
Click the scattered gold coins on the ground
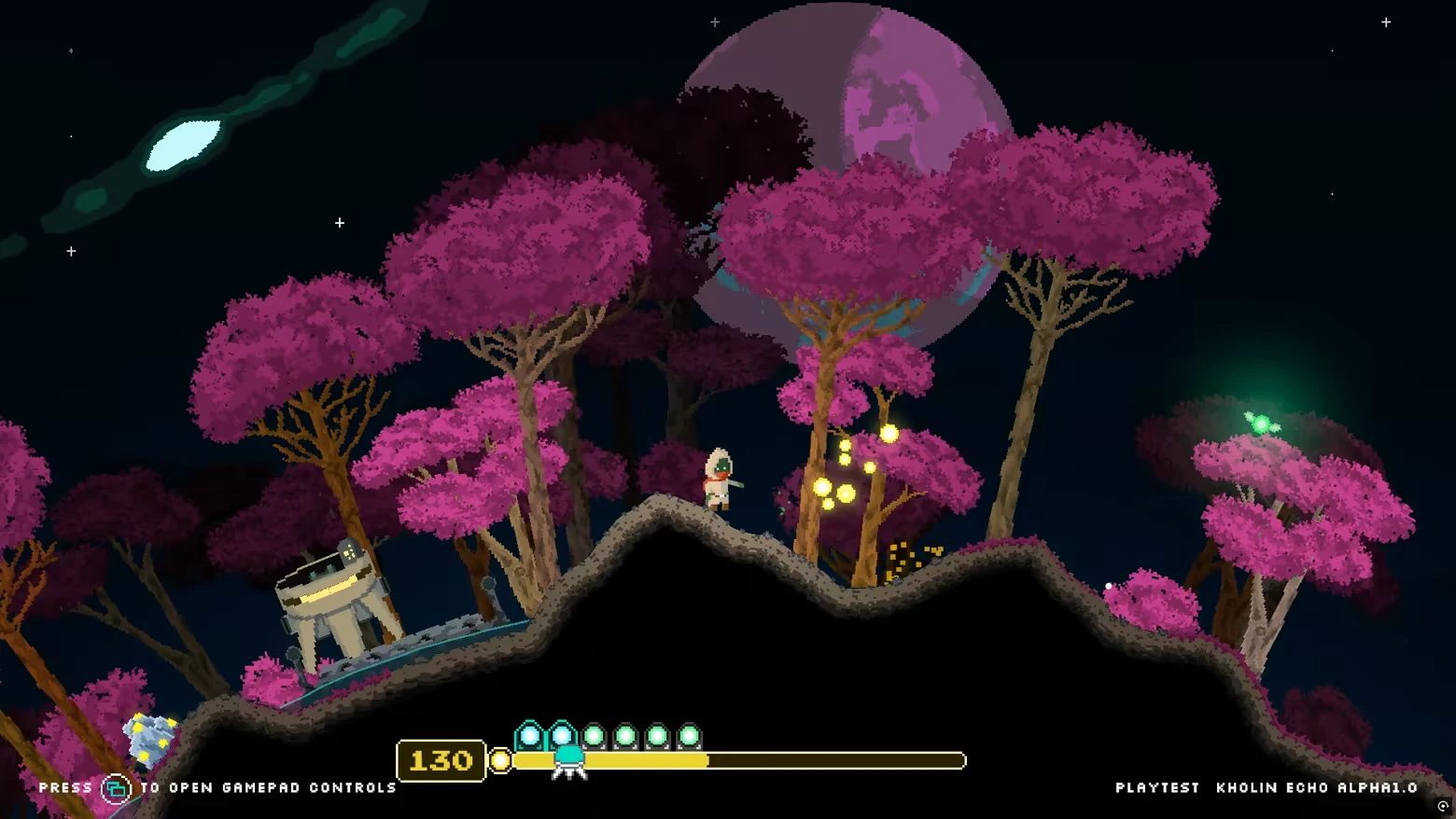(907, 555)
